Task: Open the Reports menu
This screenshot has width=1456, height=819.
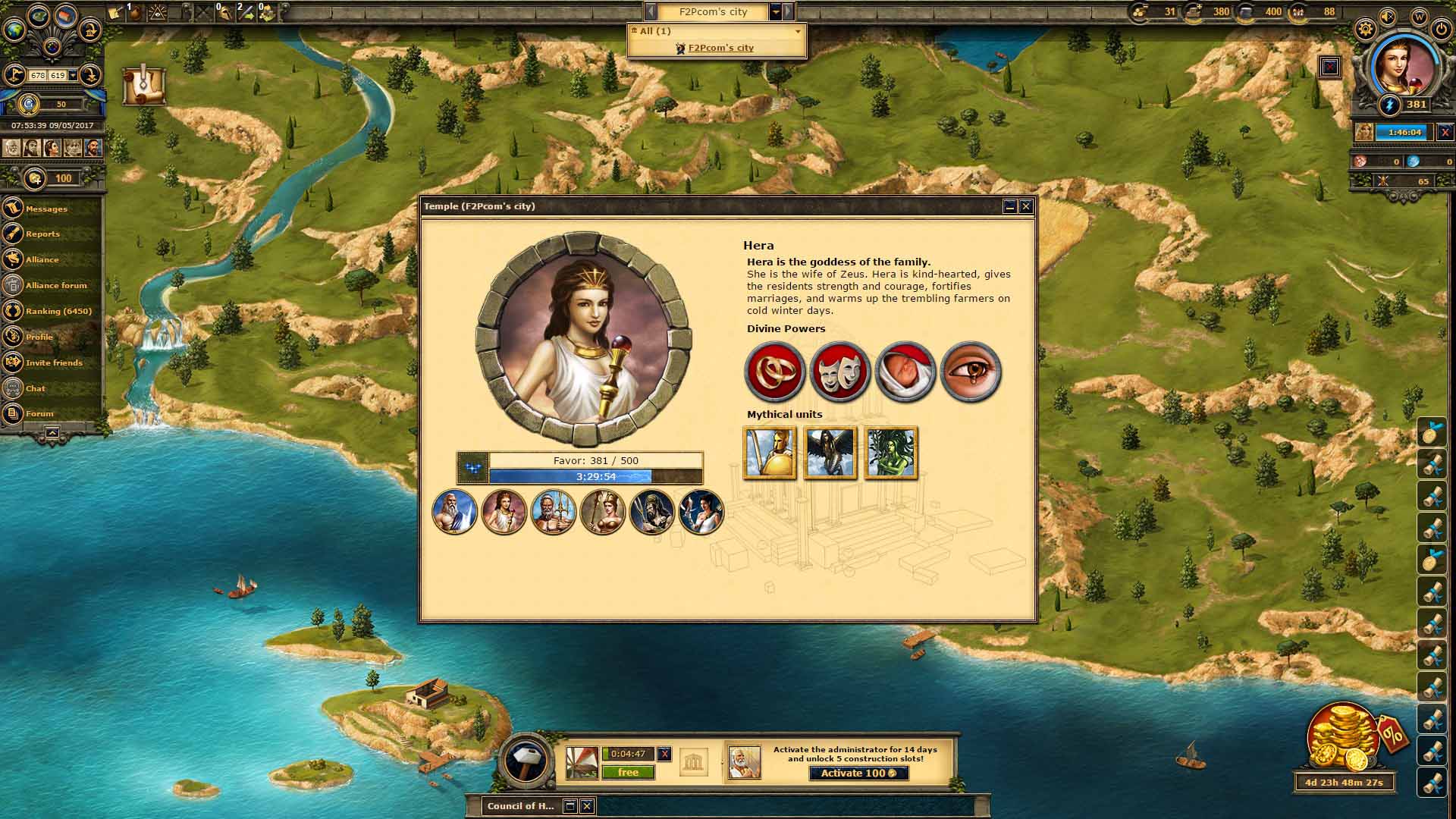Action: point(42,234)
